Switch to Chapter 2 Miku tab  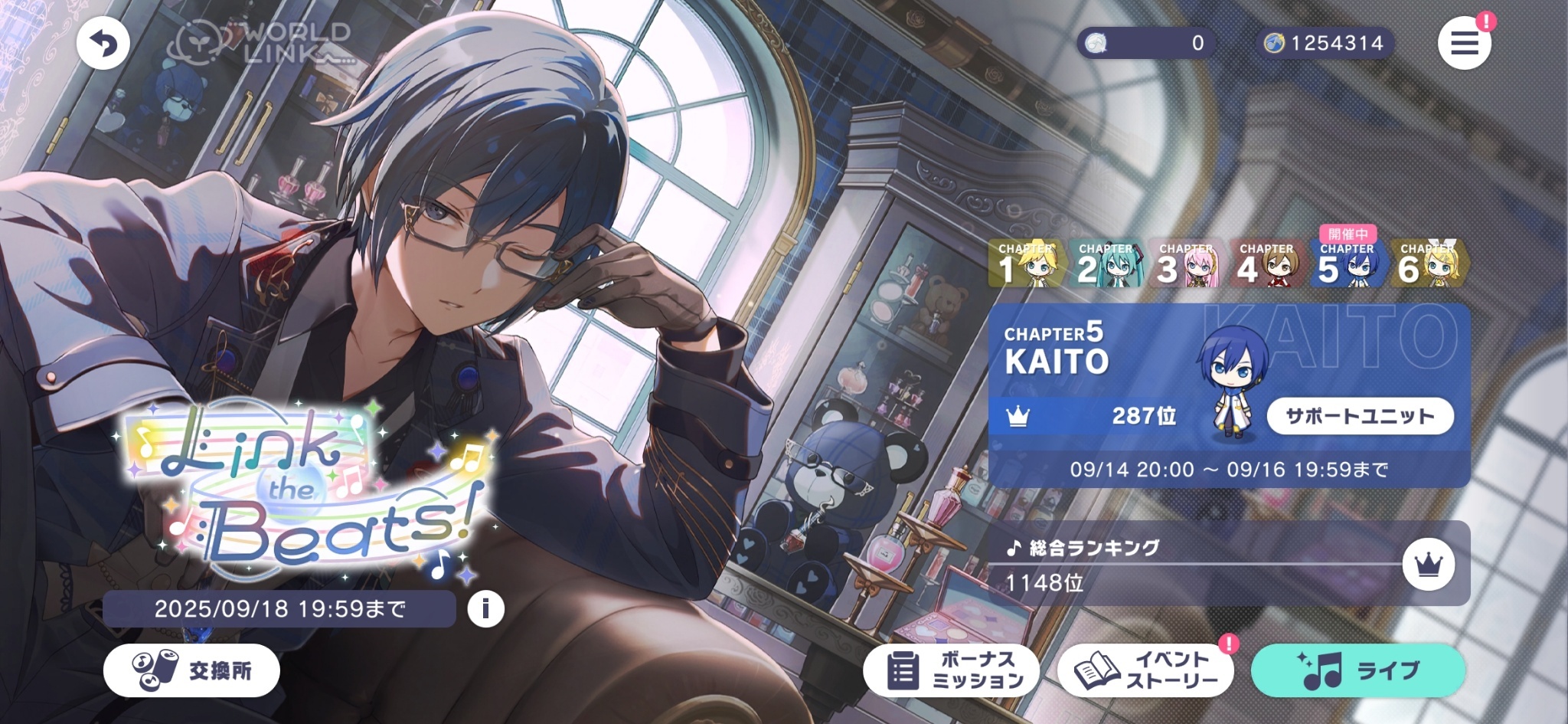pos(1106,264)
